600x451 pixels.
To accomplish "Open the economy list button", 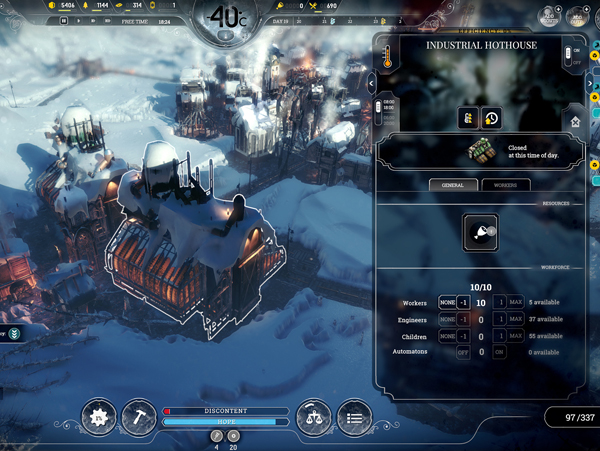I will [353, 416].
